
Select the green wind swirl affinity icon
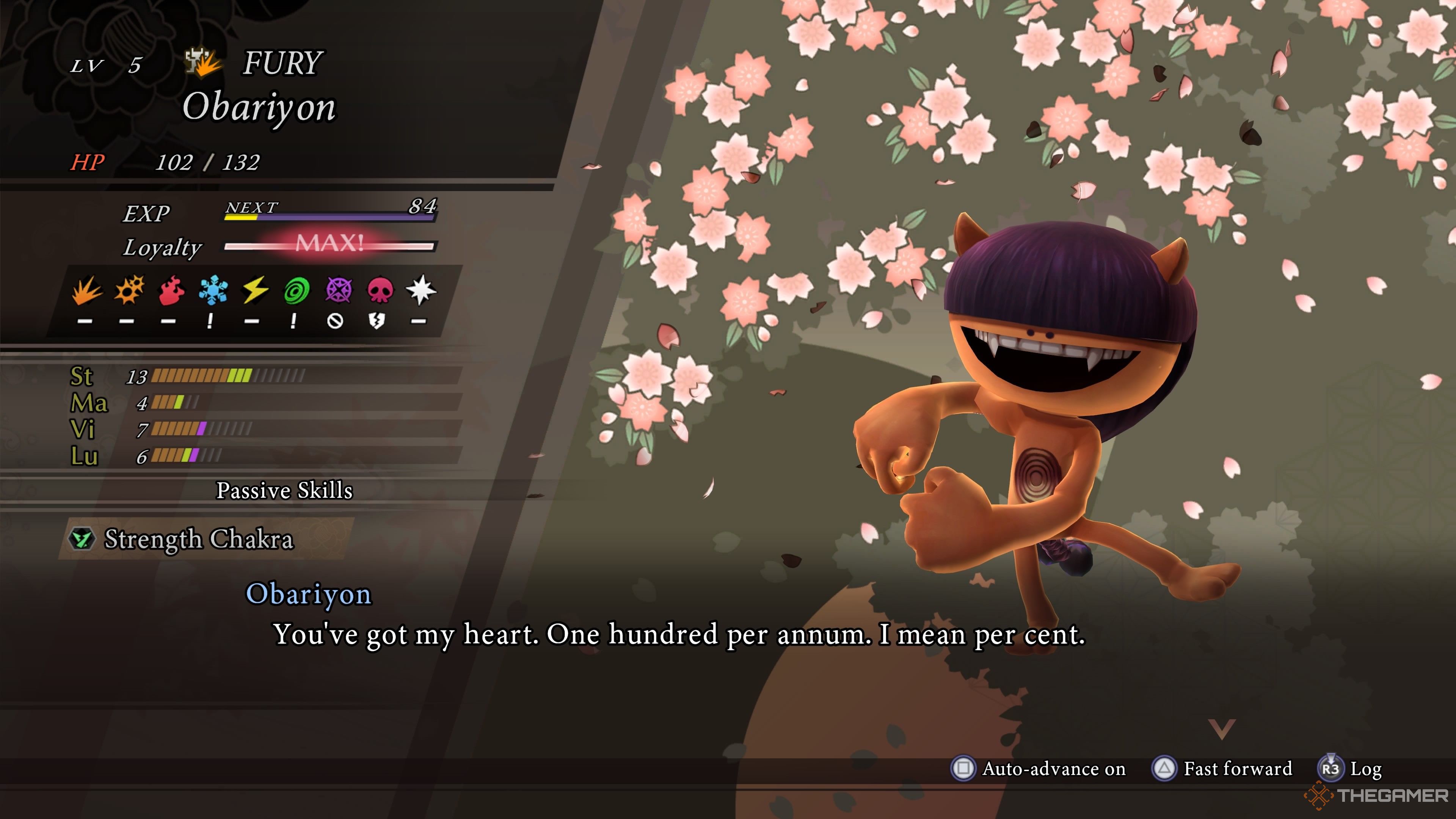(296, 290)
